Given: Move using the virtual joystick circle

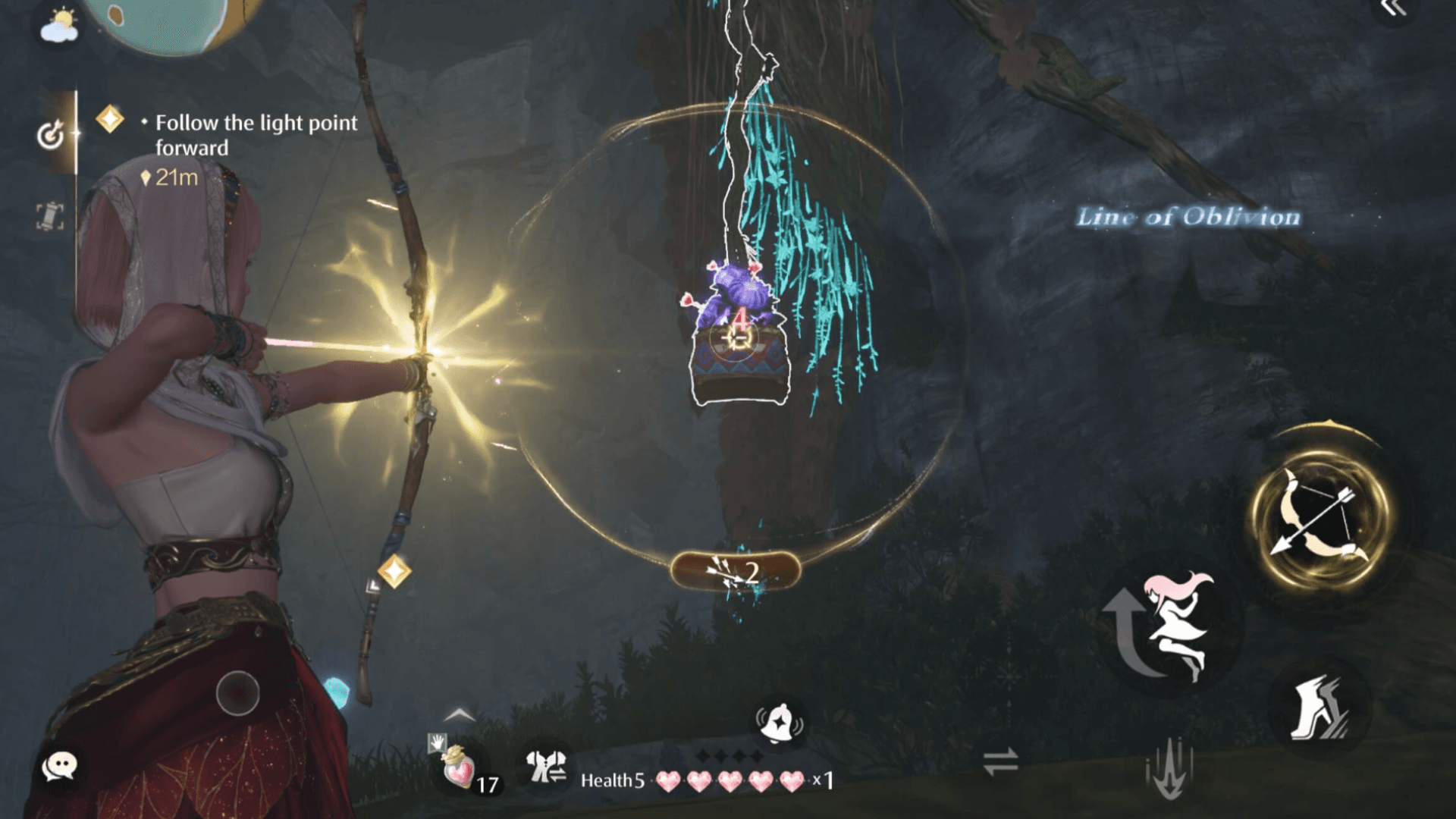Looking at the screenshot, I should pyautogui.click(x=237, y=692).
